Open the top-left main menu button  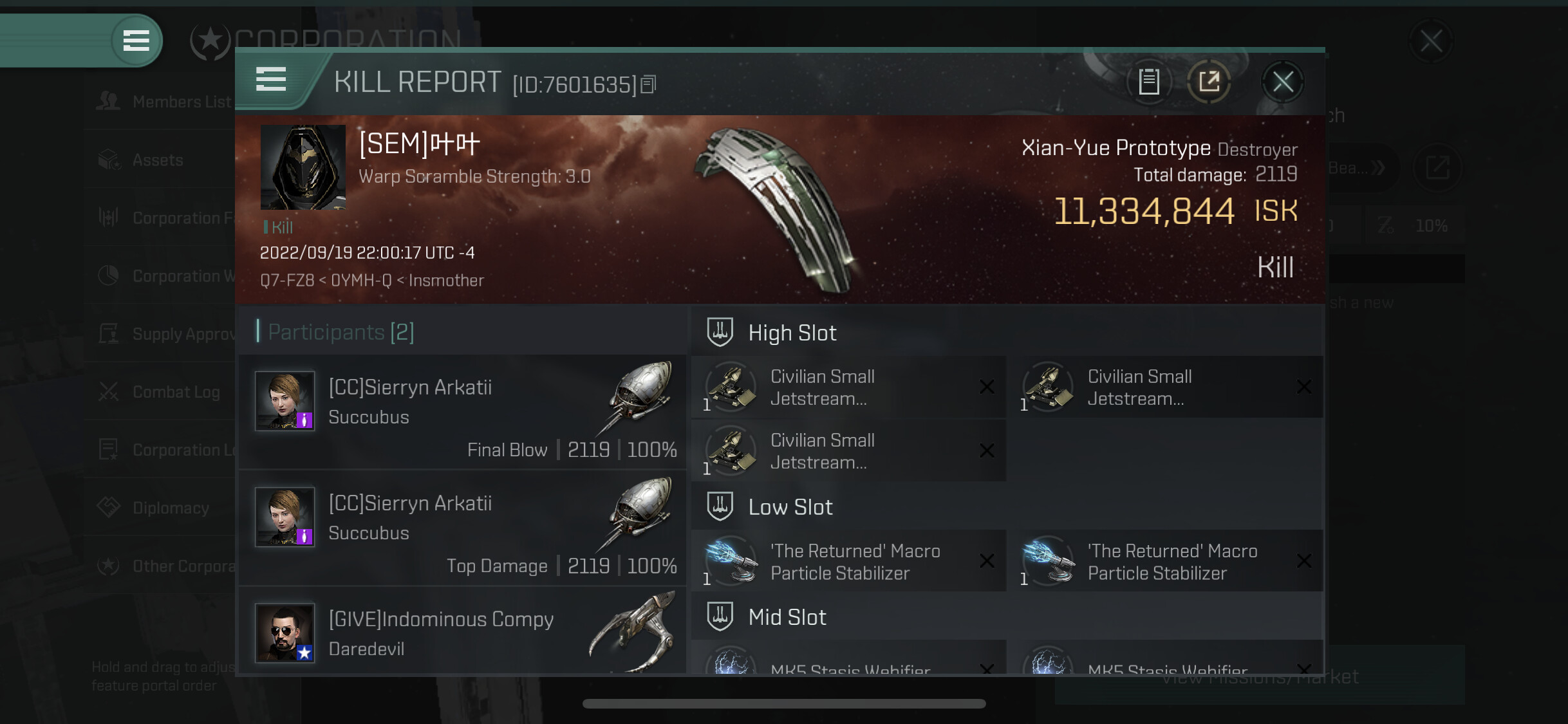click(x=136, y=41)
